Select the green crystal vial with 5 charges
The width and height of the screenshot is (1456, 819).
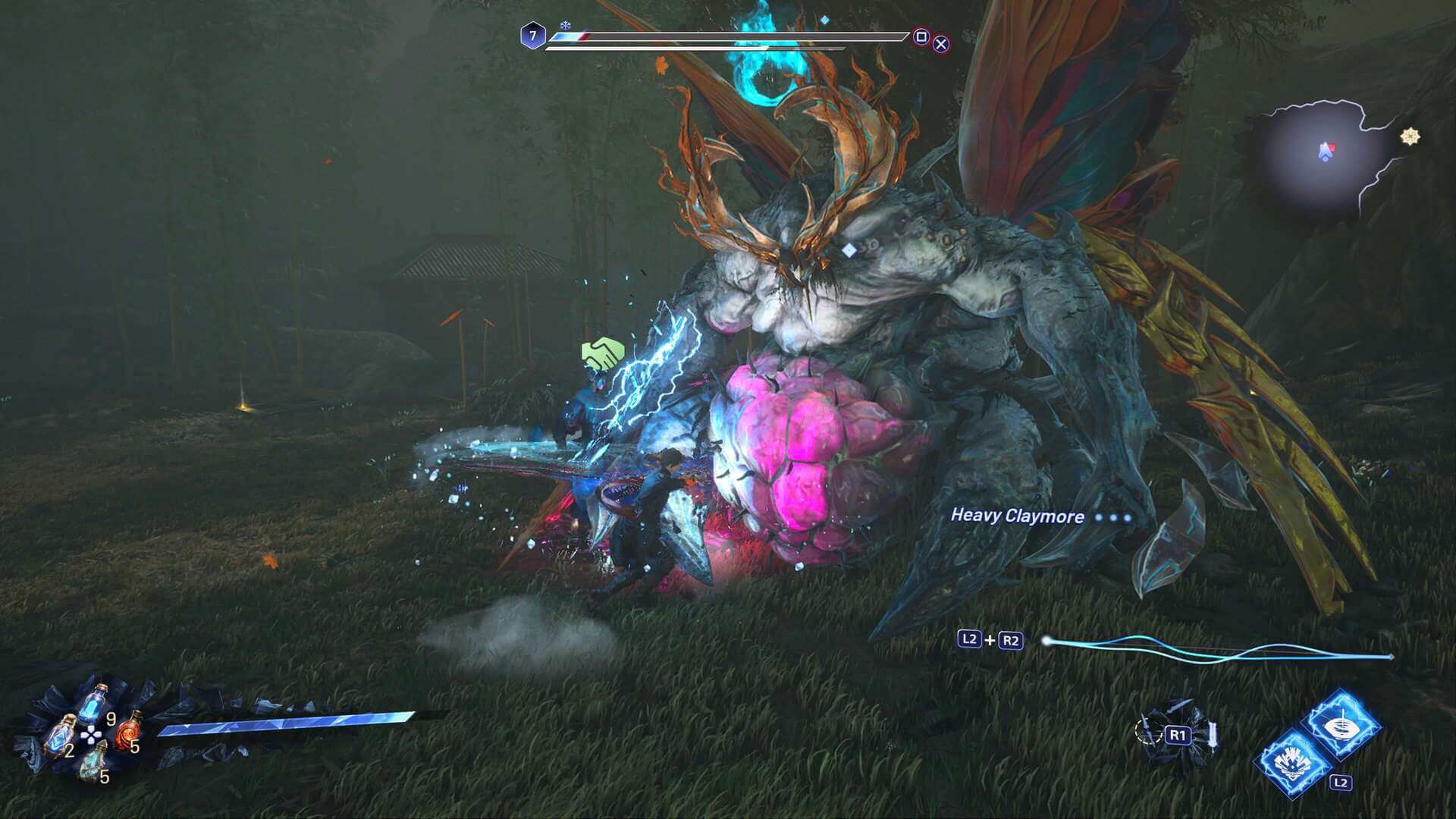(x=93, y=763)
